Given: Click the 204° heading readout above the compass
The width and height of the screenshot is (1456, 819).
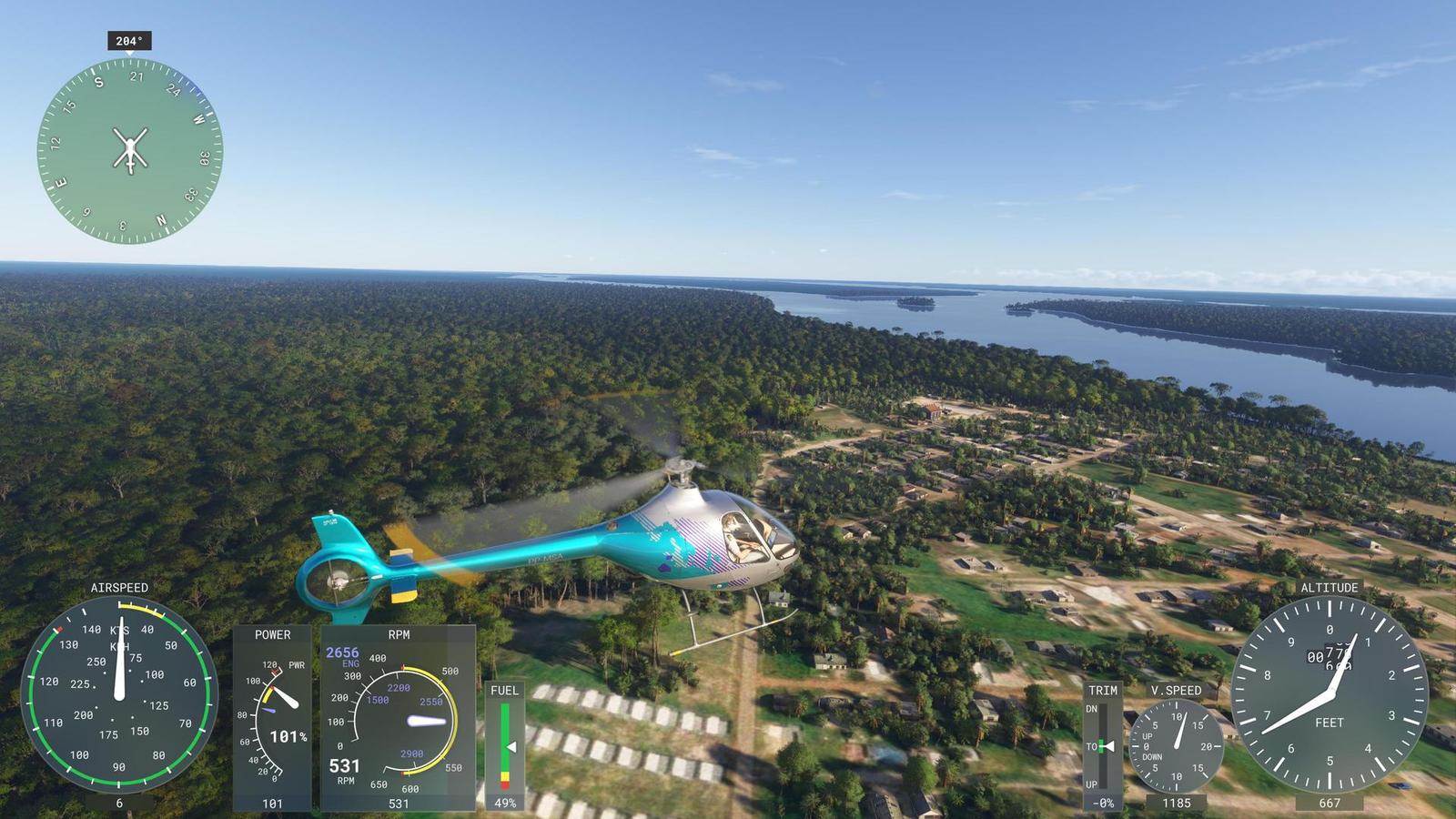Looking at the screenshot, I should click(x=127, y=40).
